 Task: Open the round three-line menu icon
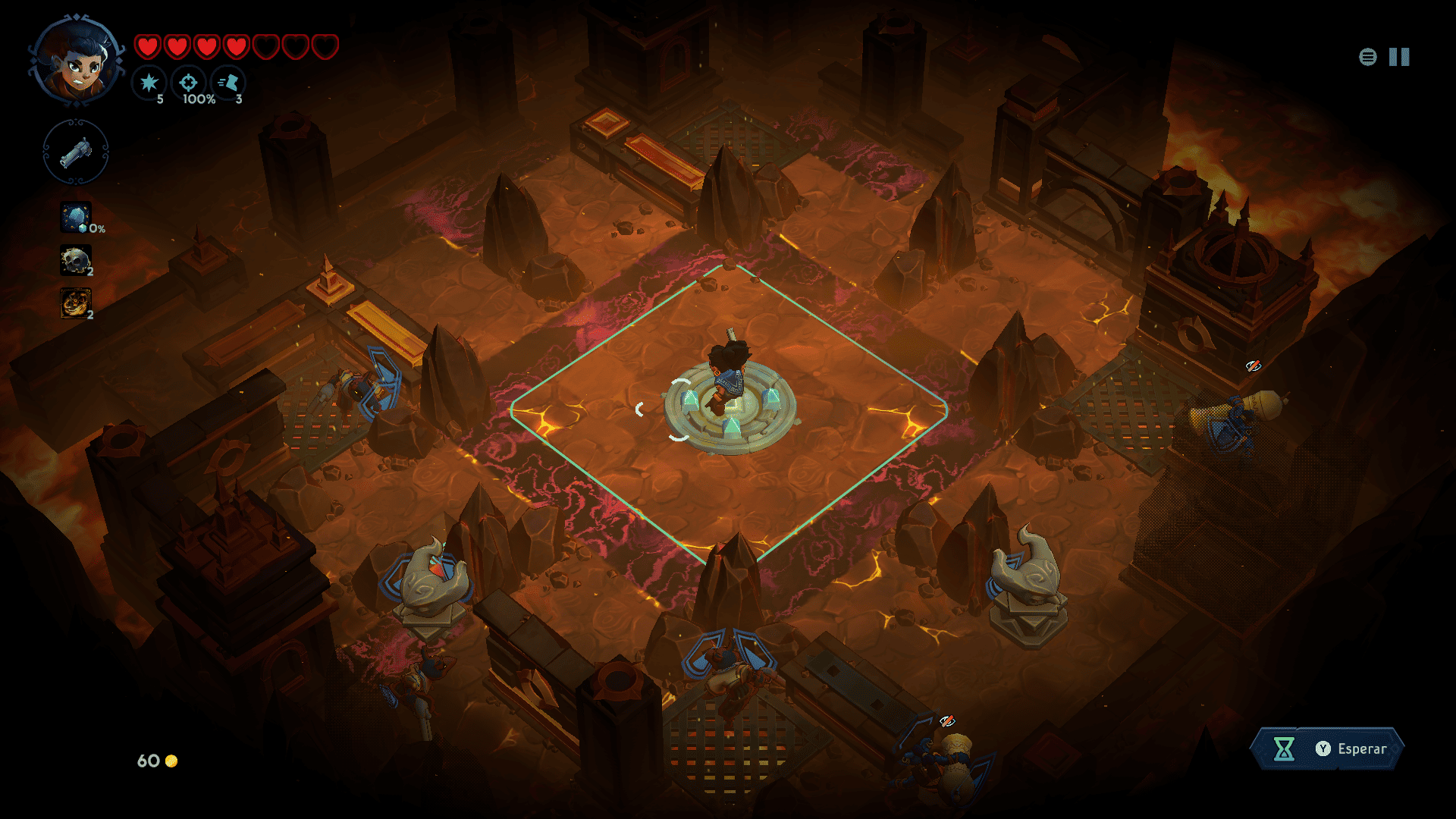tap(1367, 57)
